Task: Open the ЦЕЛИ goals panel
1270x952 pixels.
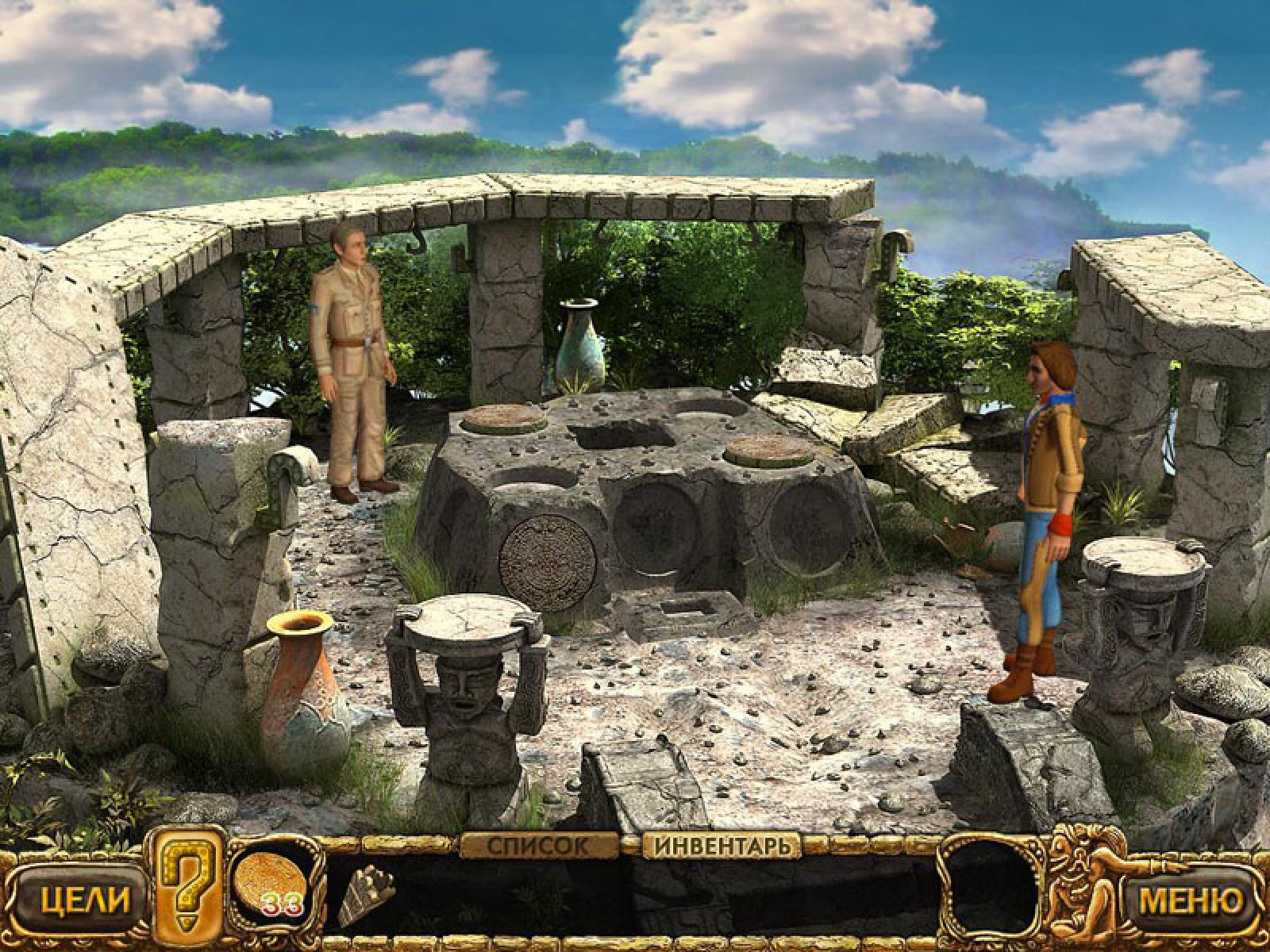Action: click(x=74, y=902)
